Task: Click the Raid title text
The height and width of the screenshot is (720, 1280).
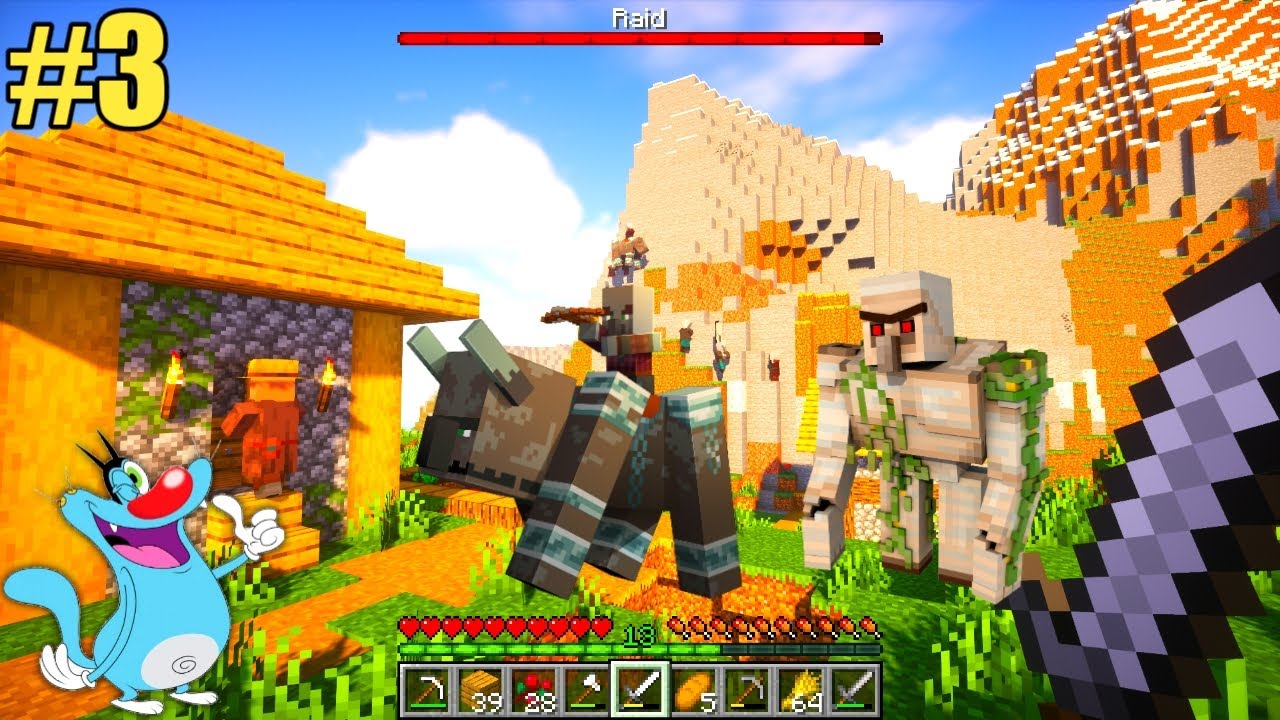Action: [637, 16]
